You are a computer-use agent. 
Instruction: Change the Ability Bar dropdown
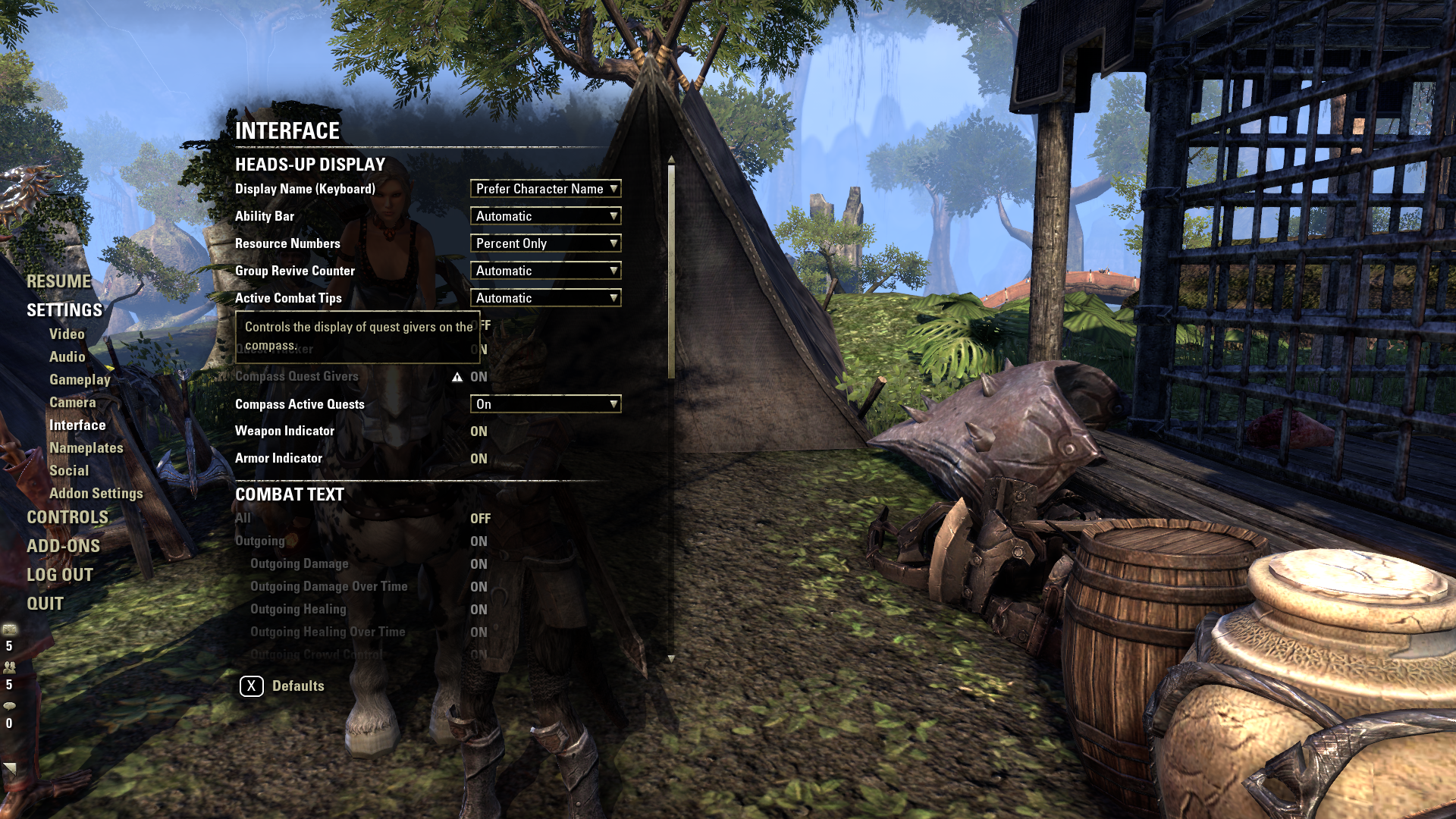(545, 216)
